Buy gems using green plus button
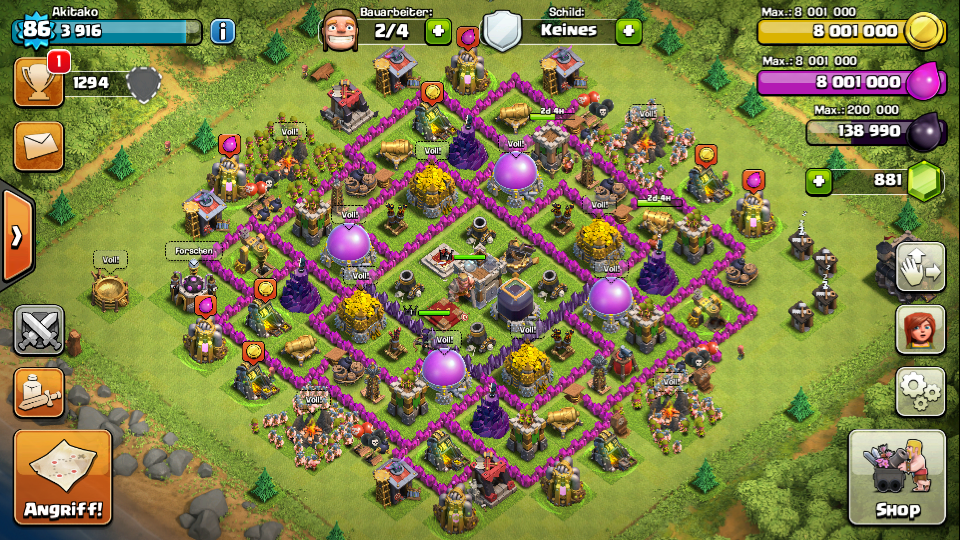The image size is (960, 540). pos(820,181)
